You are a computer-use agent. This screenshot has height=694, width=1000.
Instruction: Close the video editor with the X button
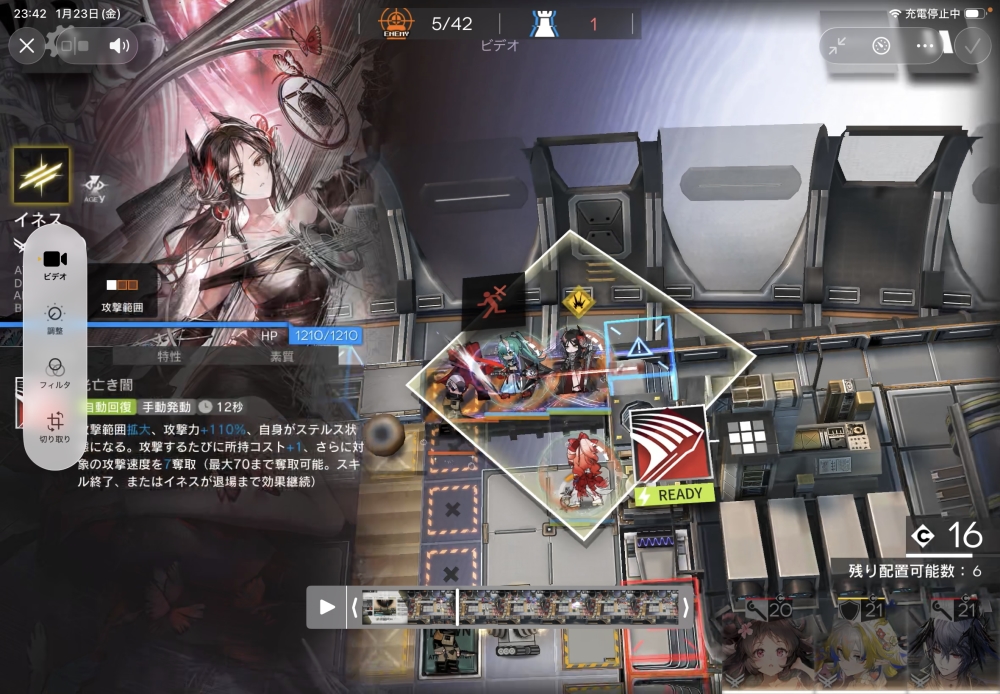coord(27,45)
